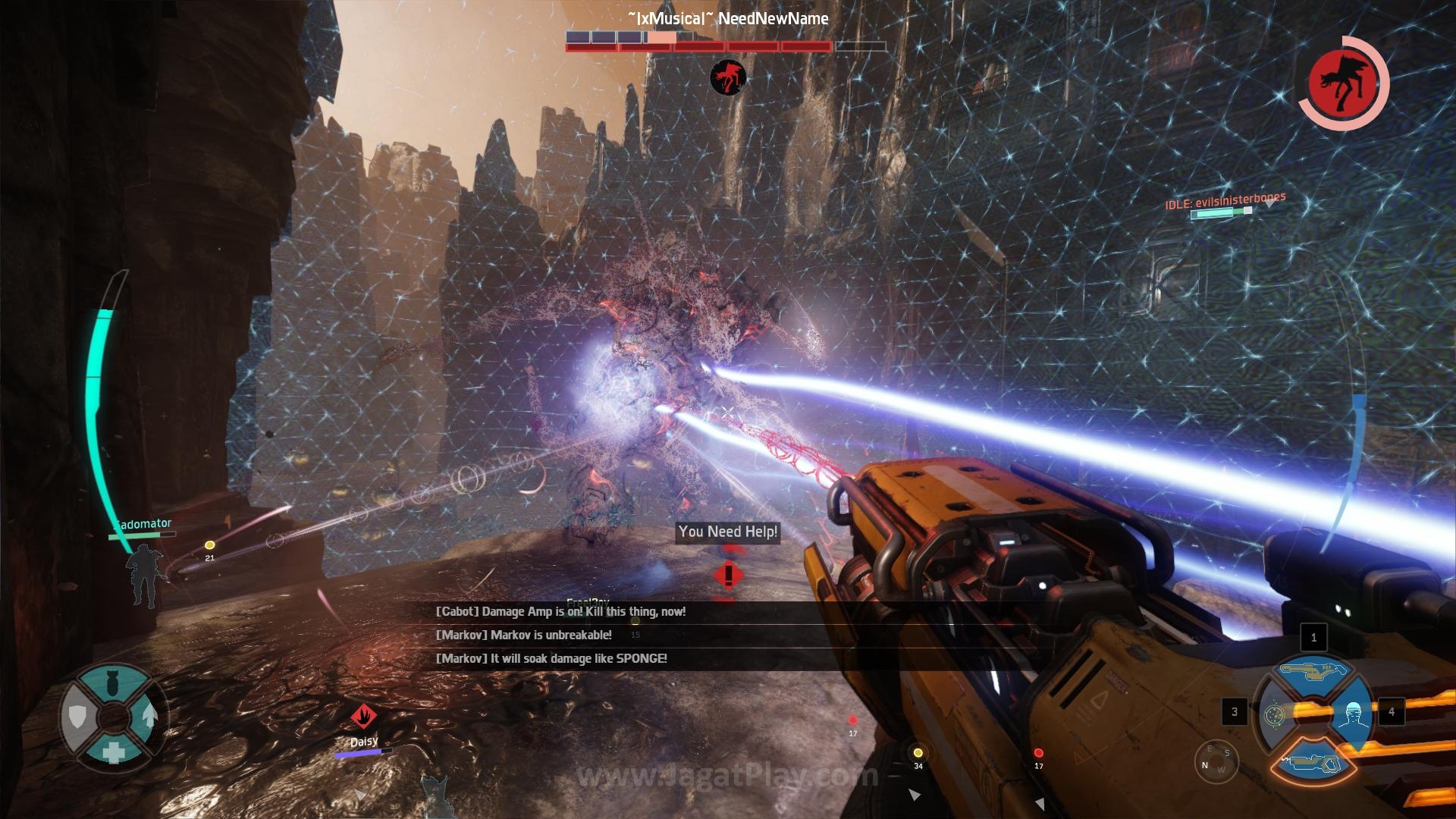Image resolution: width=1456 pixels, height=819 pixels.
Task: Select the rail cannon weapon in the wheel
Action: coord(1312,670)
